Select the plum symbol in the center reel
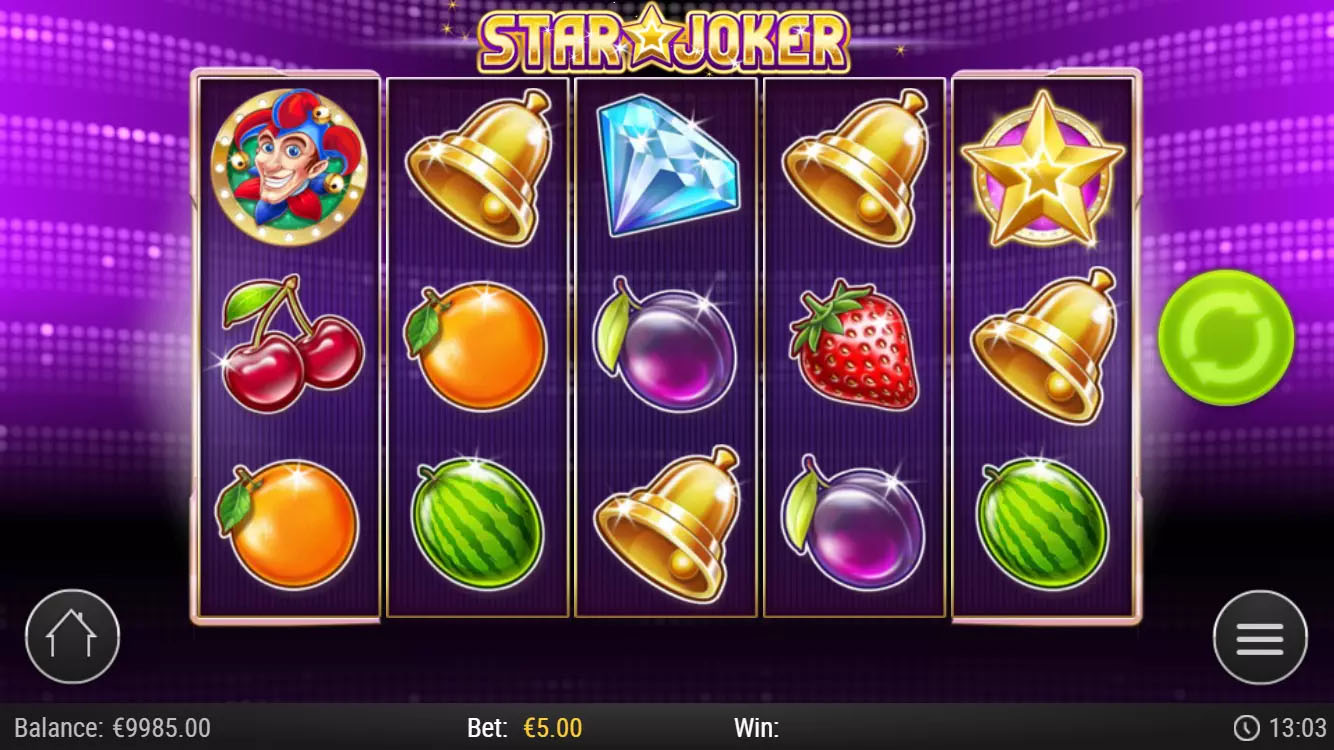 (666, 350)
